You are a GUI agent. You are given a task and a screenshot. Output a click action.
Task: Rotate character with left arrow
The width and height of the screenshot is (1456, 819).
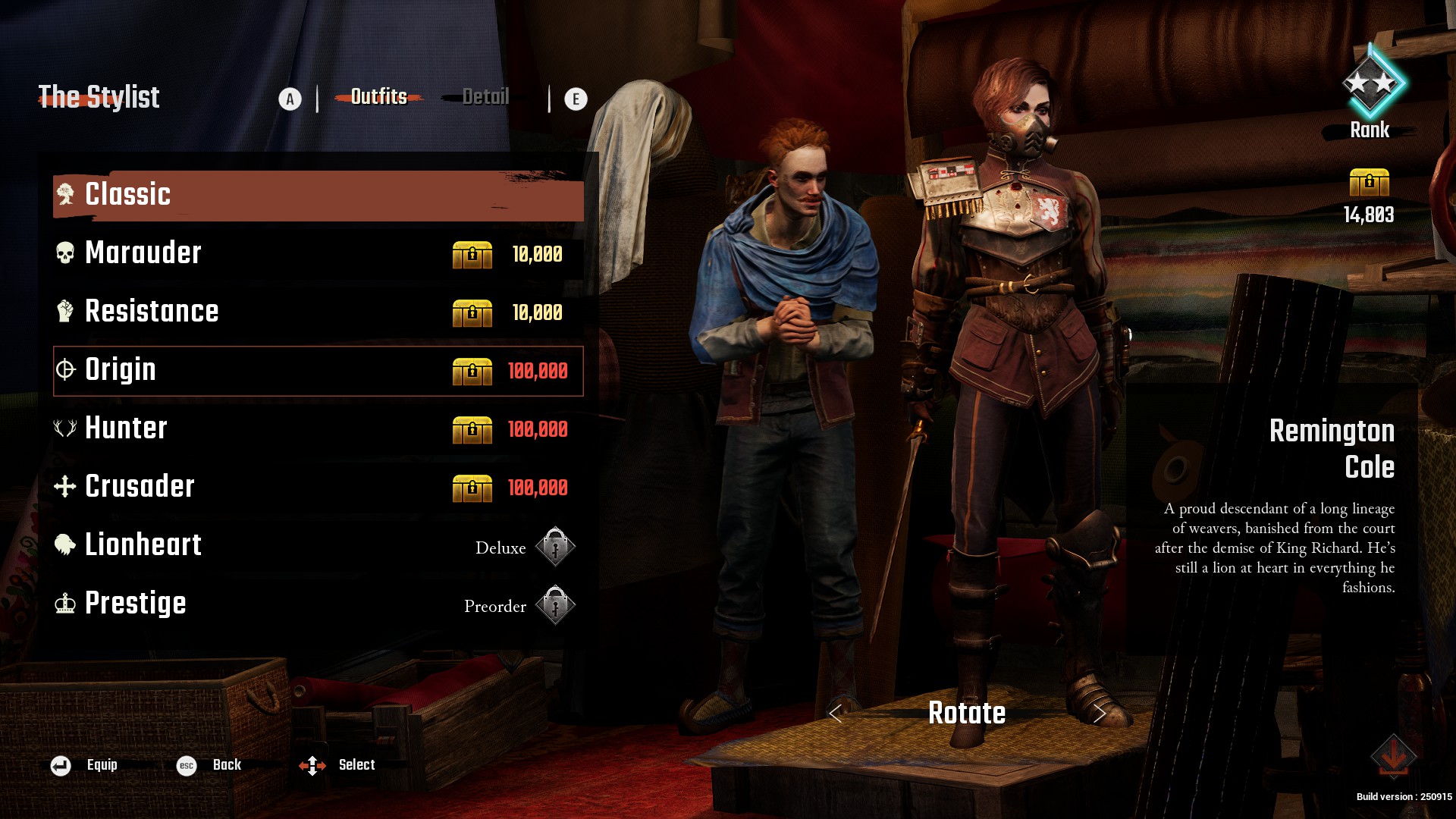[x=836, y=714]
